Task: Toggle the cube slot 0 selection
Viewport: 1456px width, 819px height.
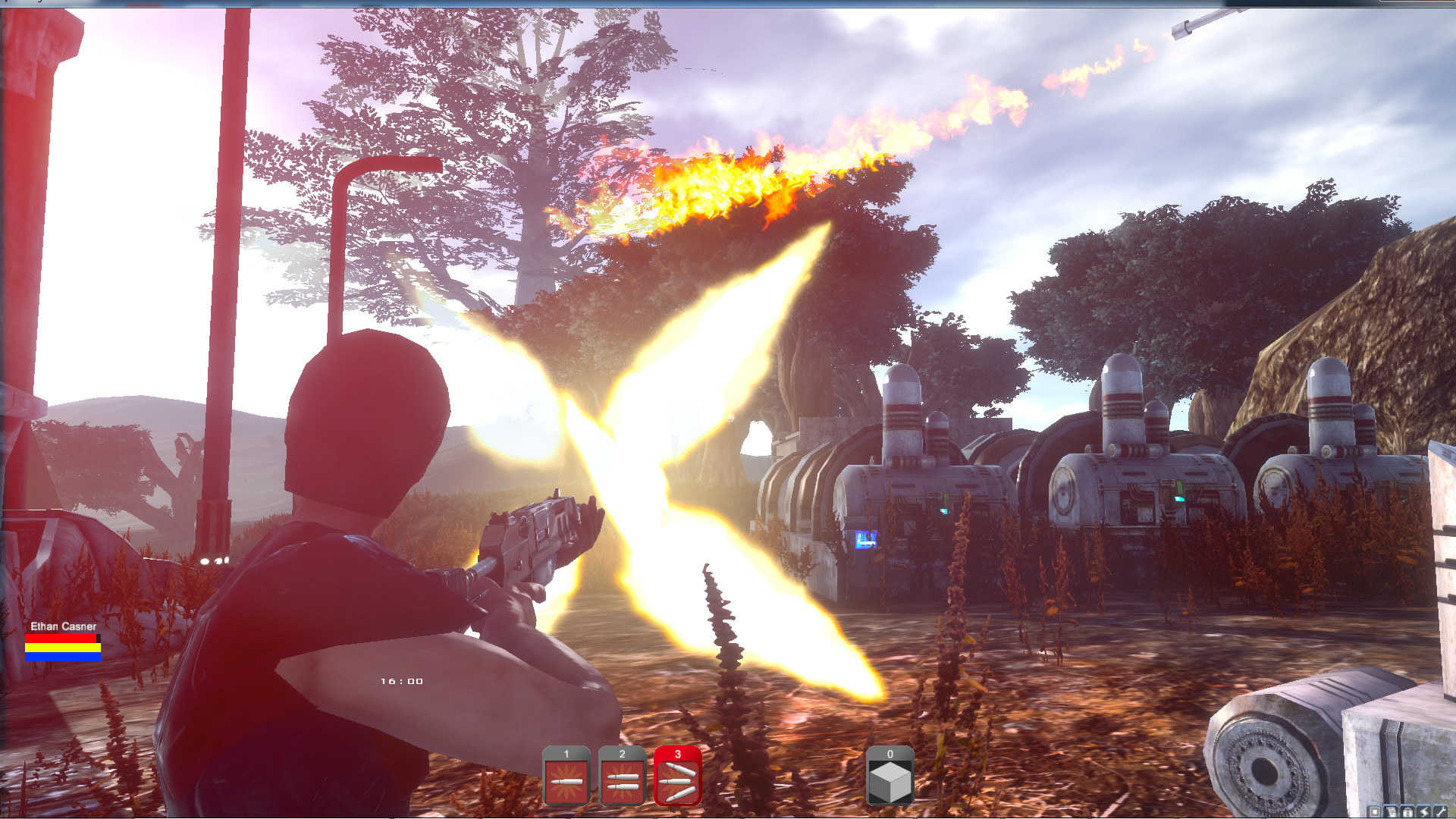Action: (x=889, y=777)
